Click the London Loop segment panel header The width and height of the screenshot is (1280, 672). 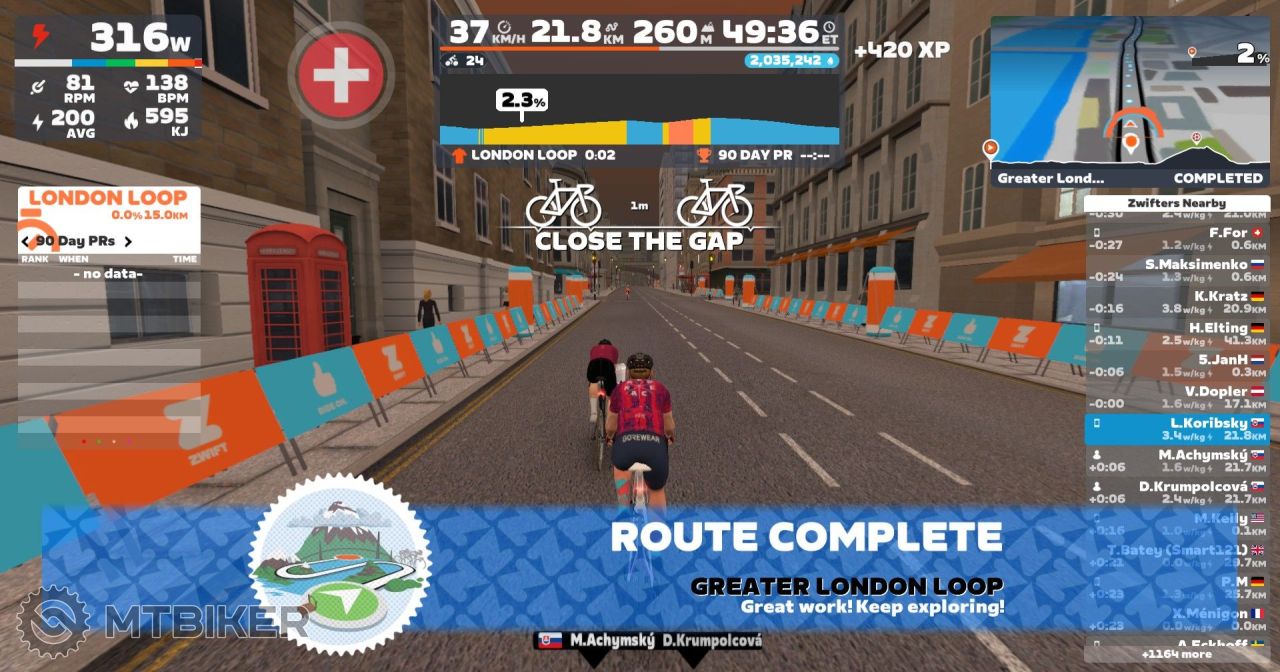pyautogui.click(x=108, y=199)
